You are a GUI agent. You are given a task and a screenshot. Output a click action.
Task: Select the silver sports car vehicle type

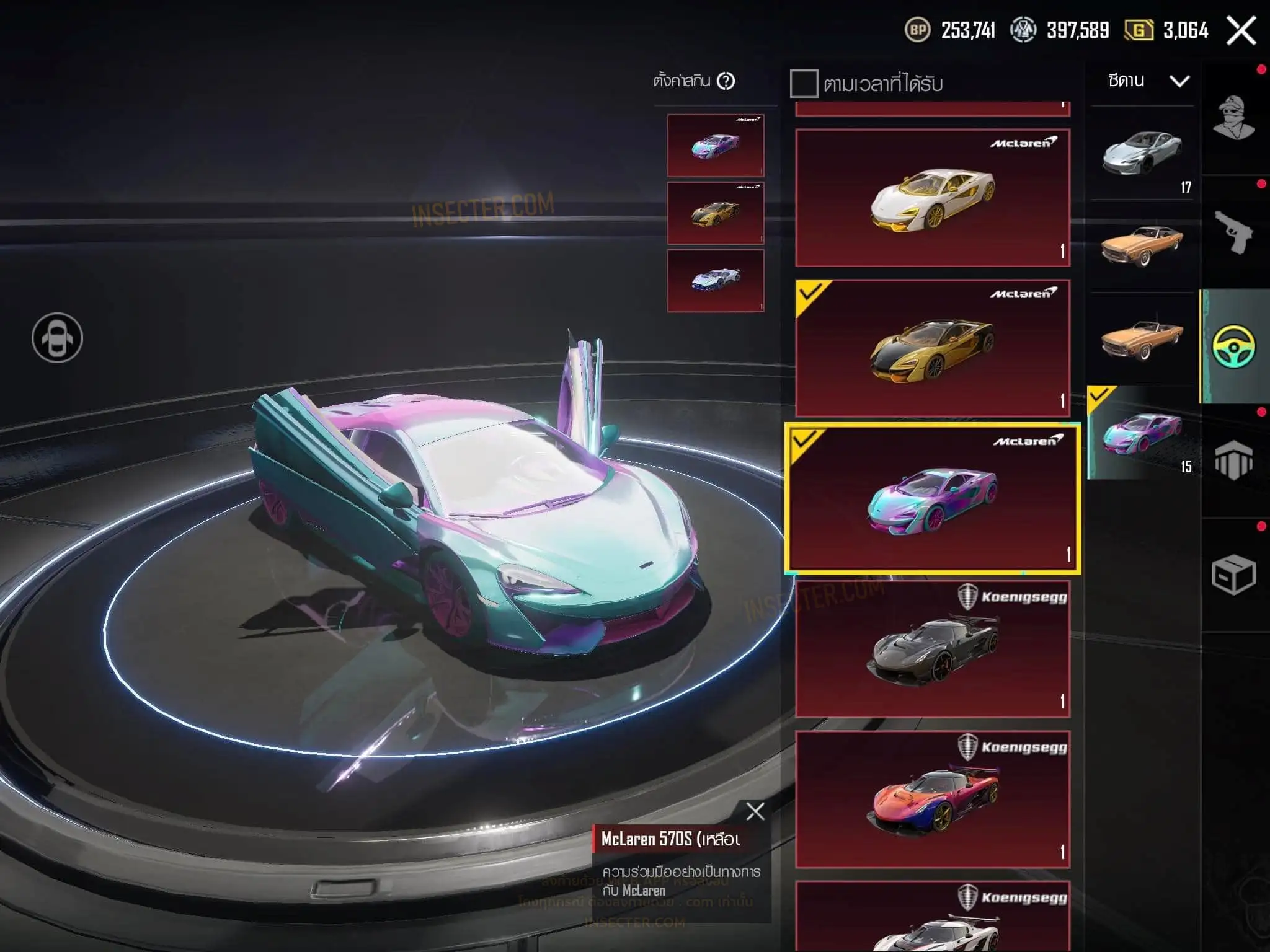(1142, 153)
